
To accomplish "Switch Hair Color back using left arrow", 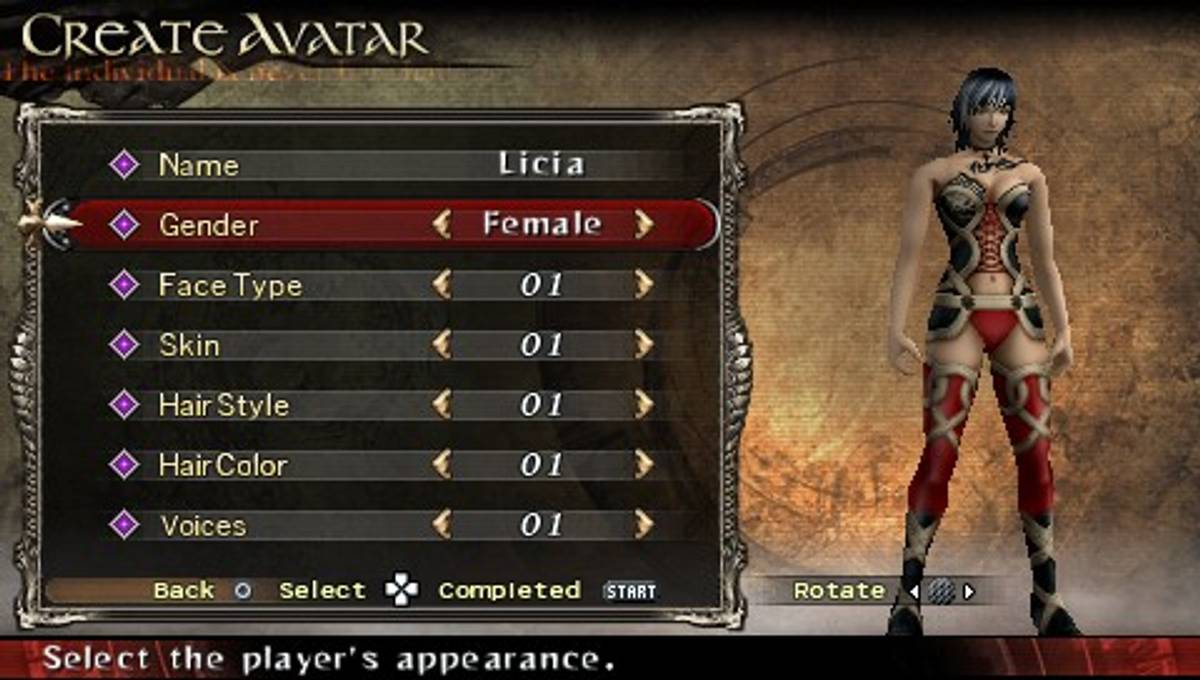I will (441, 465).
